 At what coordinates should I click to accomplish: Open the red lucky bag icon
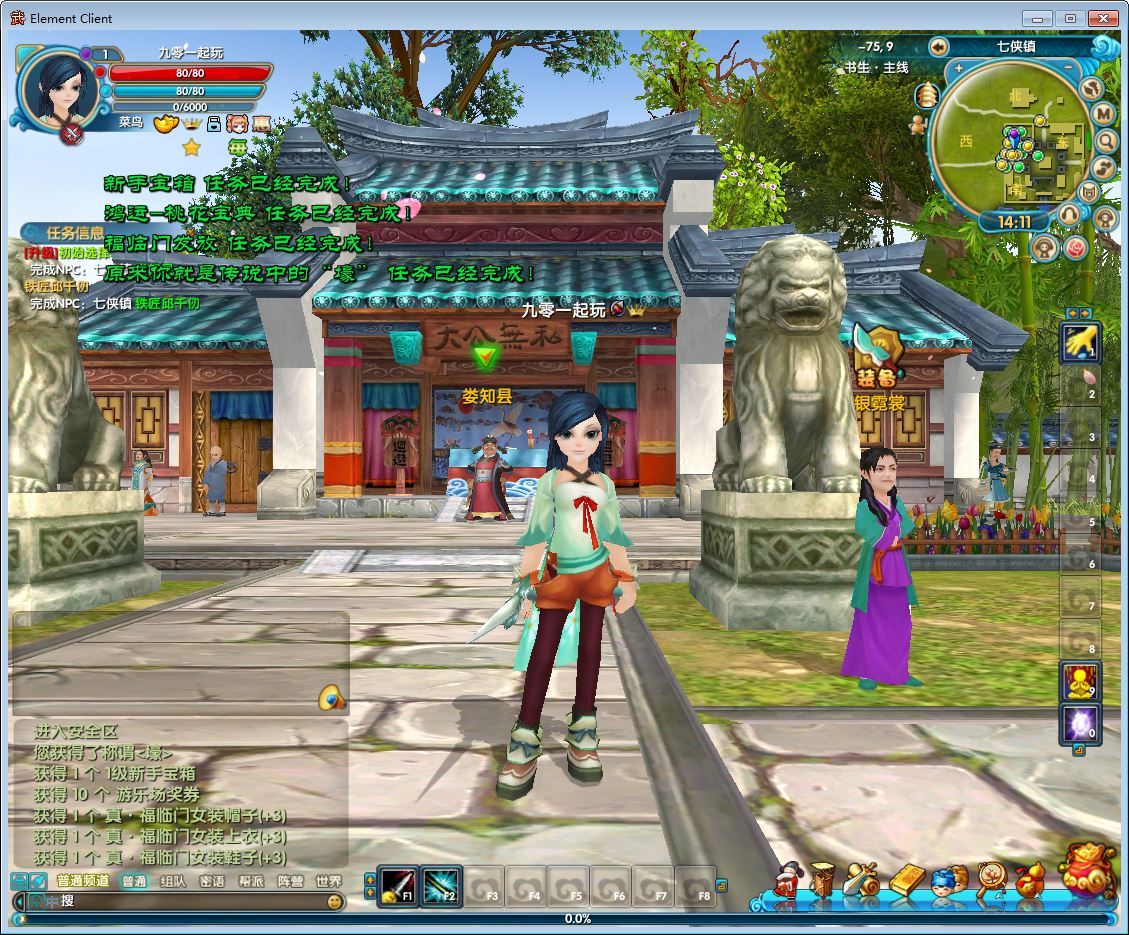pos(1087,871)
